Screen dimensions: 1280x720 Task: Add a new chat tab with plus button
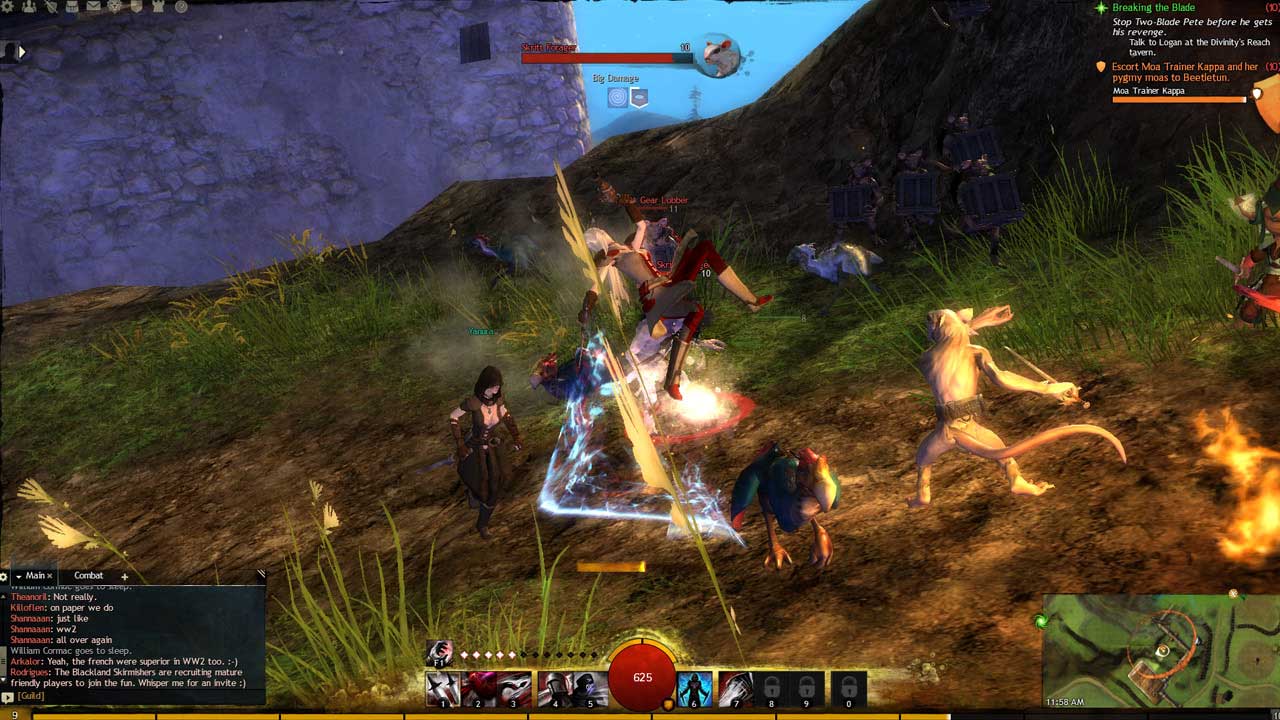click(125, 576)
